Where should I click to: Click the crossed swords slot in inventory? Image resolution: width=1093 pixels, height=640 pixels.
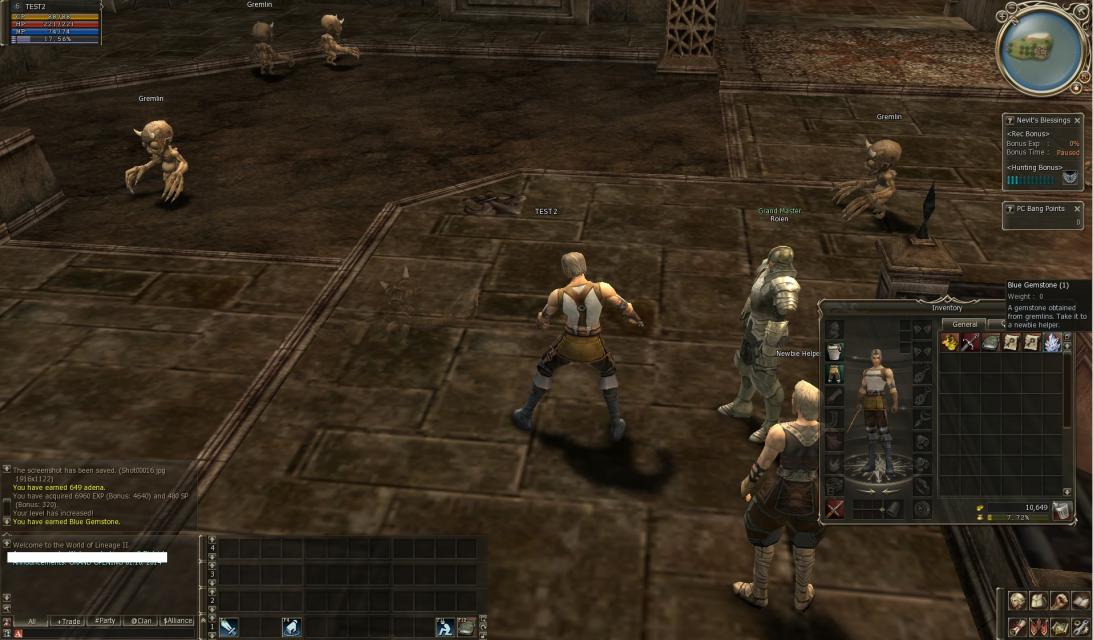(834, 509)
